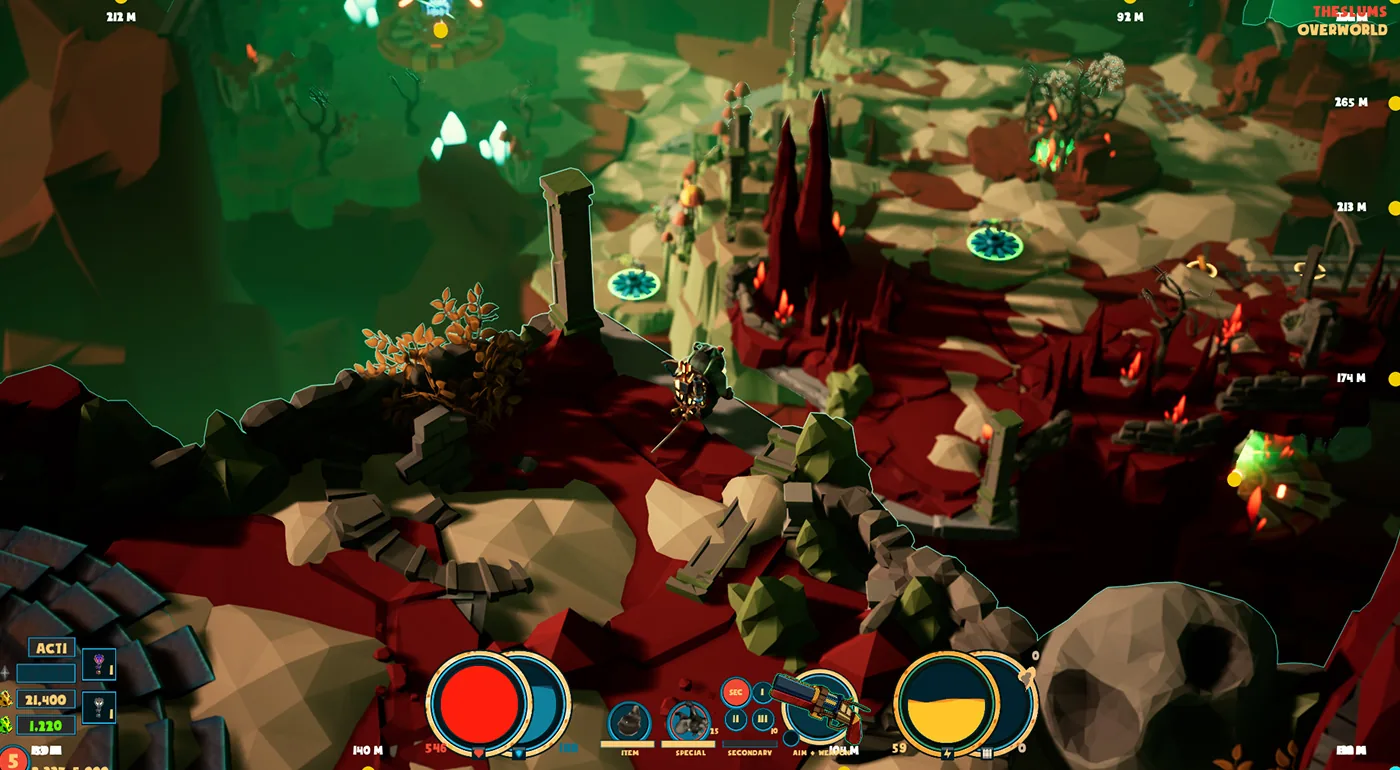Screen dimensions: 1400x770
Task: Click the empty SECONDARY slot bar
Action: point(750,742)
